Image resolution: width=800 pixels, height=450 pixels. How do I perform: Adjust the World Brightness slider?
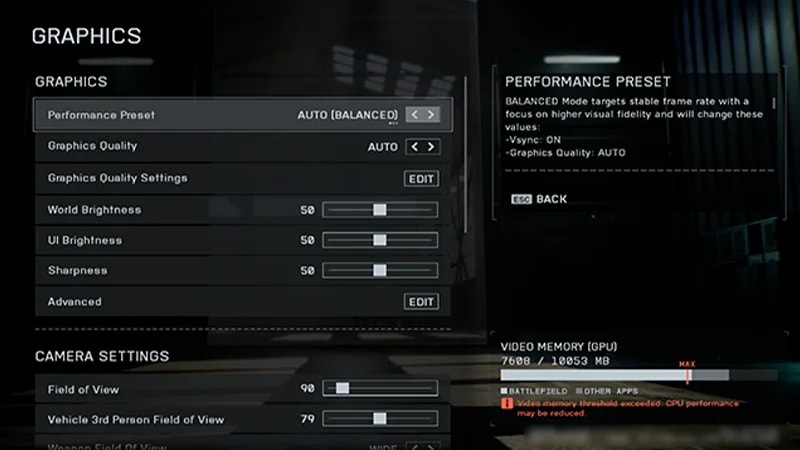pyautogui.click(x=380, y=210)
